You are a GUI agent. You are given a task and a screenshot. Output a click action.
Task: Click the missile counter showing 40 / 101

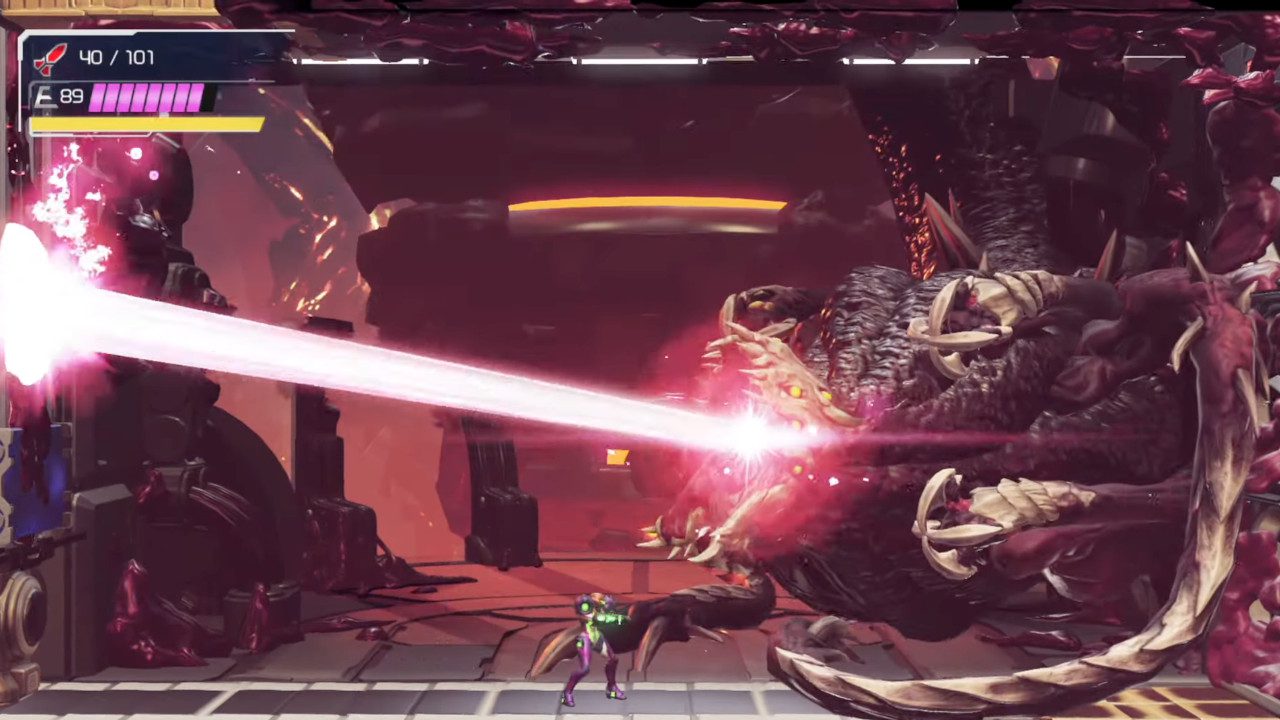click(120, 57)
